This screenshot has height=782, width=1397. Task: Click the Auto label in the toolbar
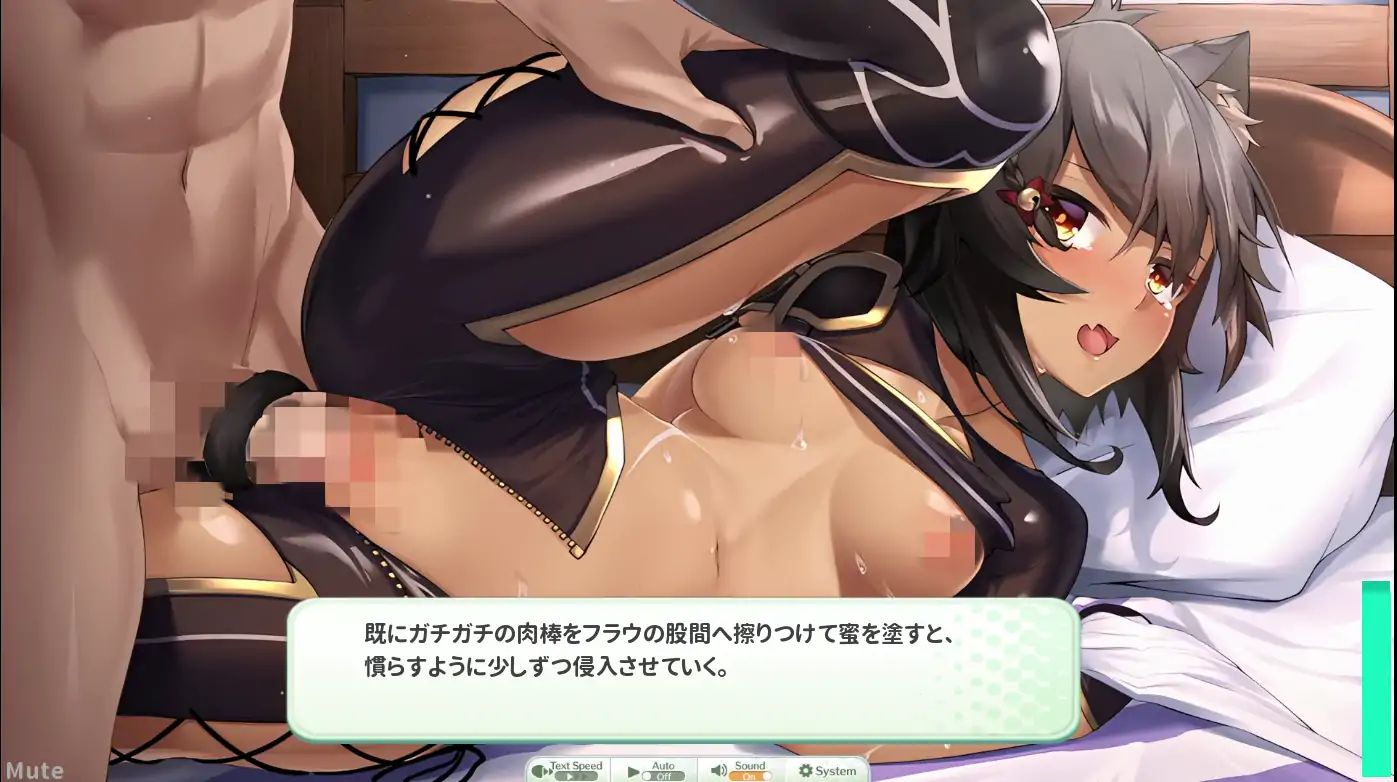pyautogui.click(x=663, y=765)
